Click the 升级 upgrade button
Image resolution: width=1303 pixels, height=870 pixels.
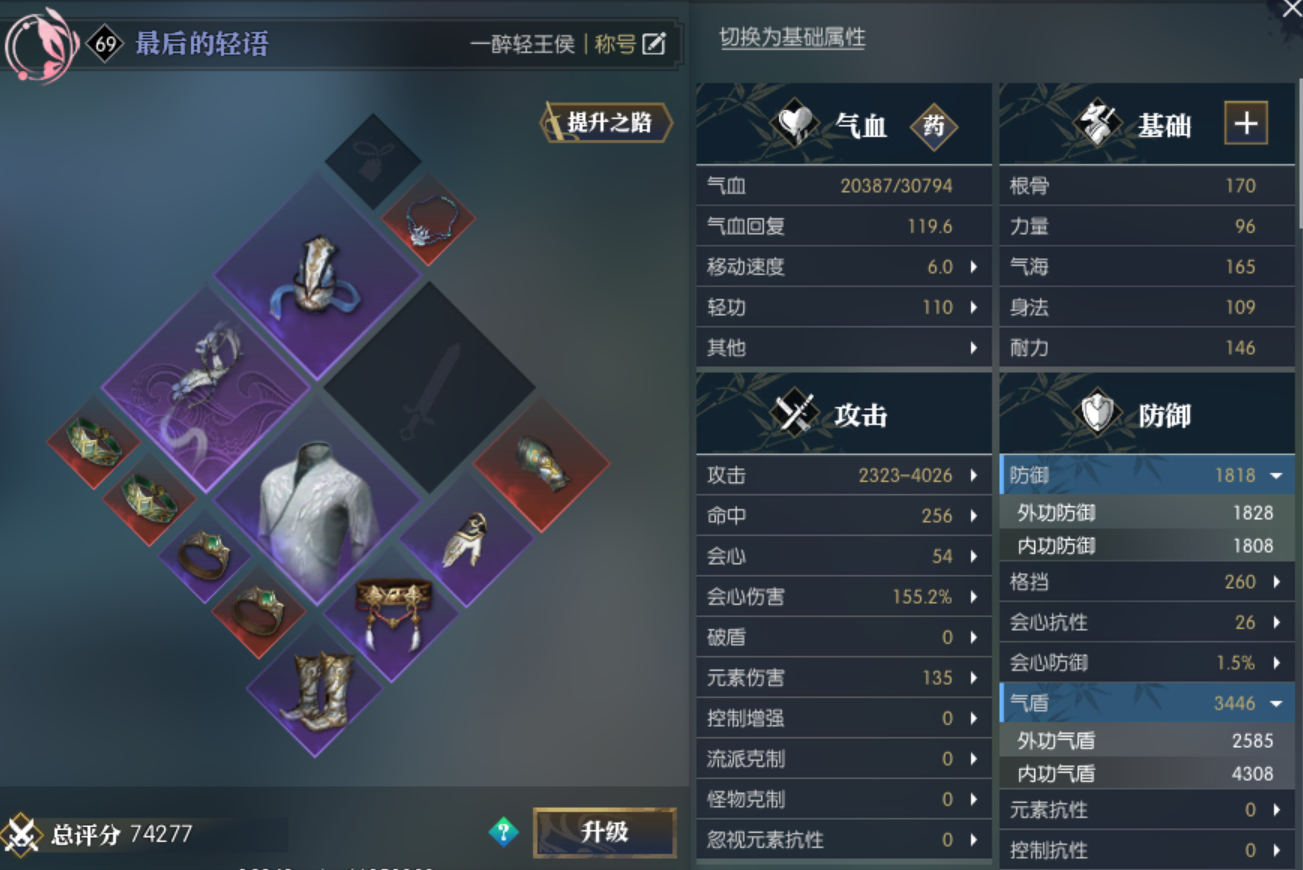coord(604,832)
